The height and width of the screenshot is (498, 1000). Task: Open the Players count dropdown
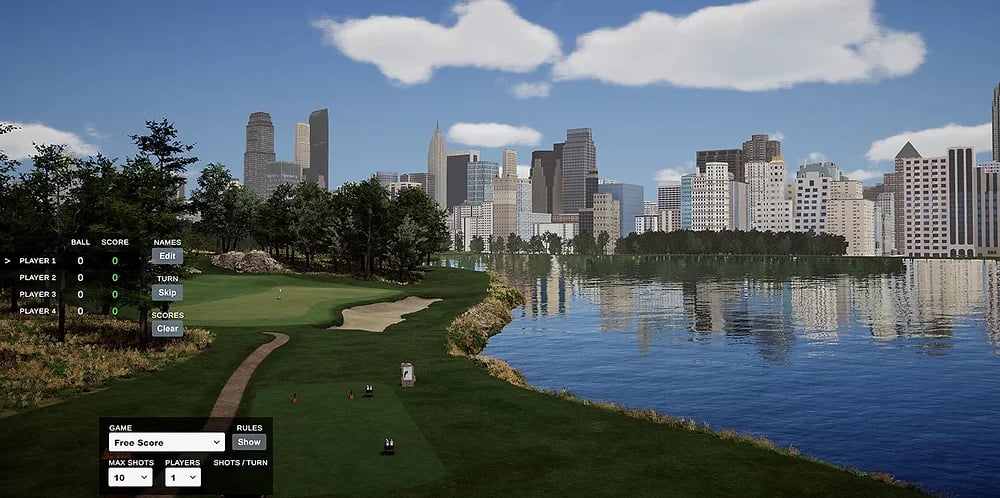click(182, 477)
